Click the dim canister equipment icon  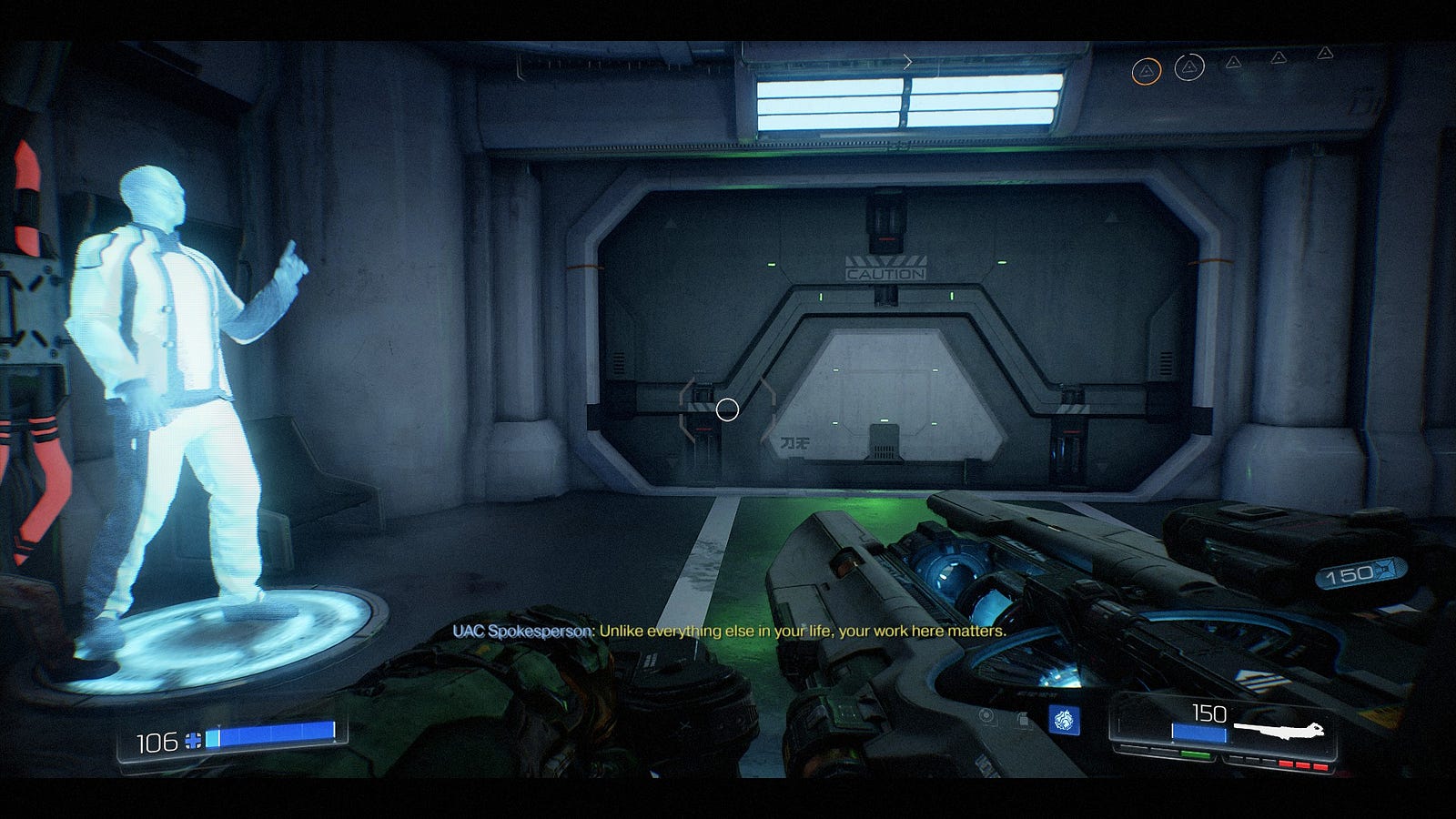point(1024,720)
